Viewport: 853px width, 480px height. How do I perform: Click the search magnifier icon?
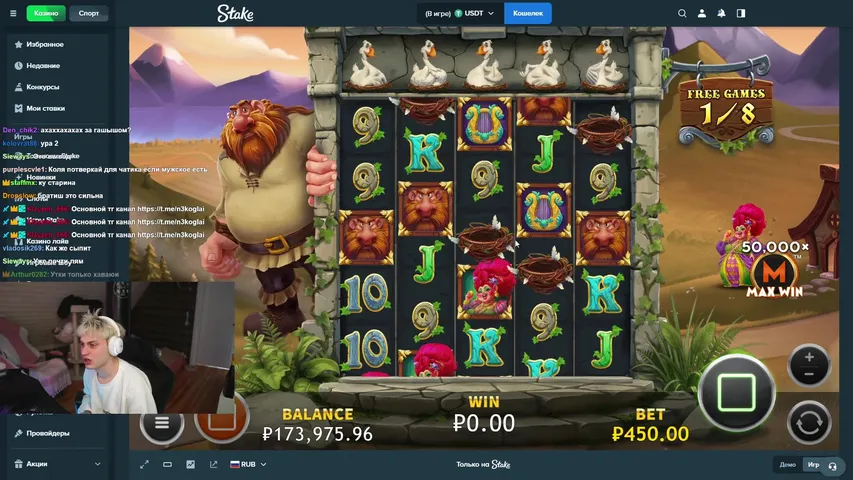(682, 13)
